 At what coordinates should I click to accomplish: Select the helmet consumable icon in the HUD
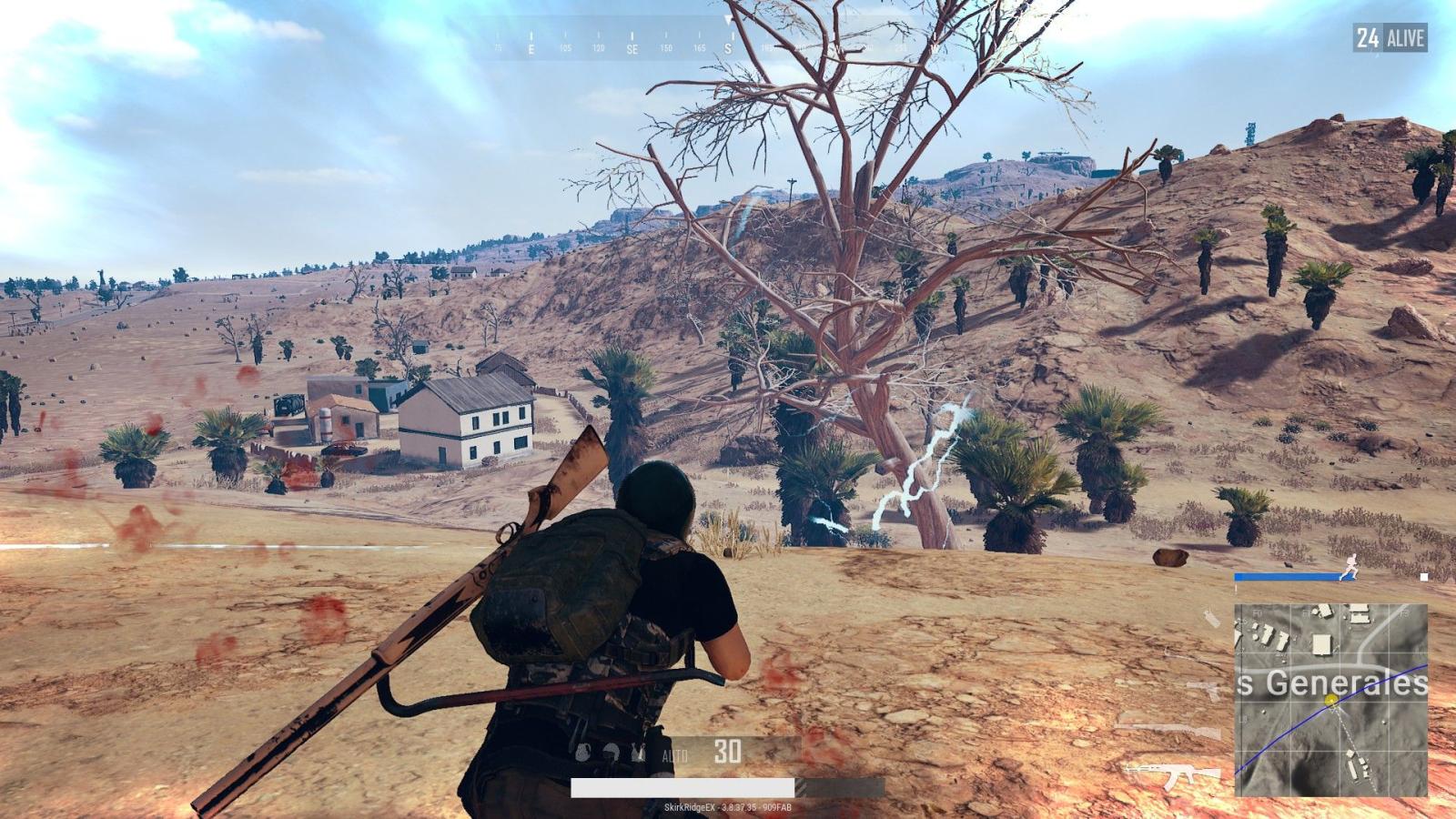point(611,751)
